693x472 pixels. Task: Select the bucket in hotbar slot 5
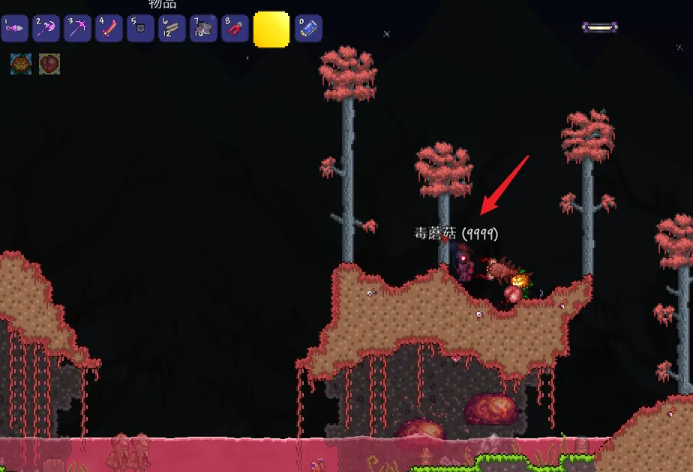pos(141,28)
